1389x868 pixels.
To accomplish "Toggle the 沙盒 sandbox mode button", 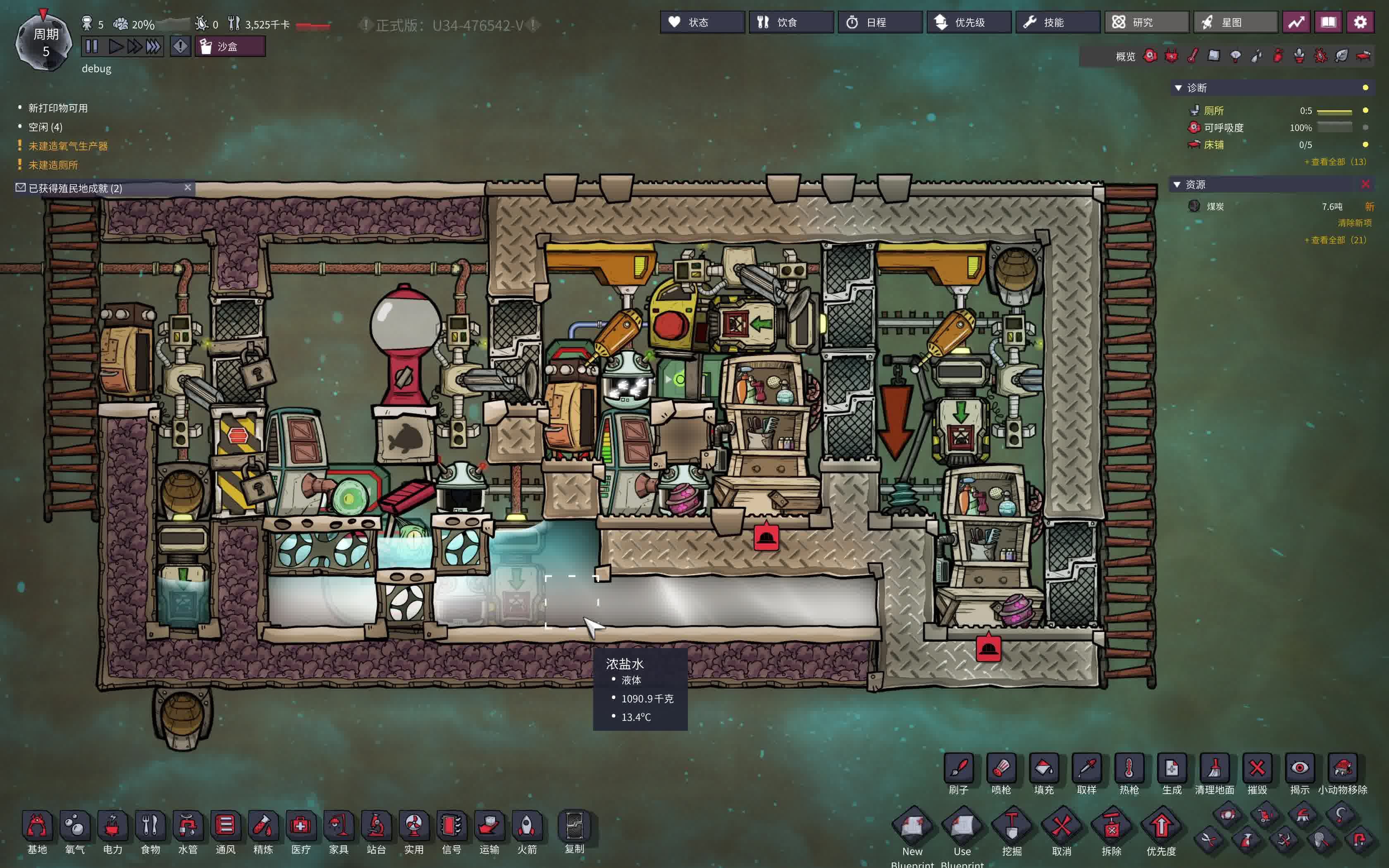I will 229,46.
